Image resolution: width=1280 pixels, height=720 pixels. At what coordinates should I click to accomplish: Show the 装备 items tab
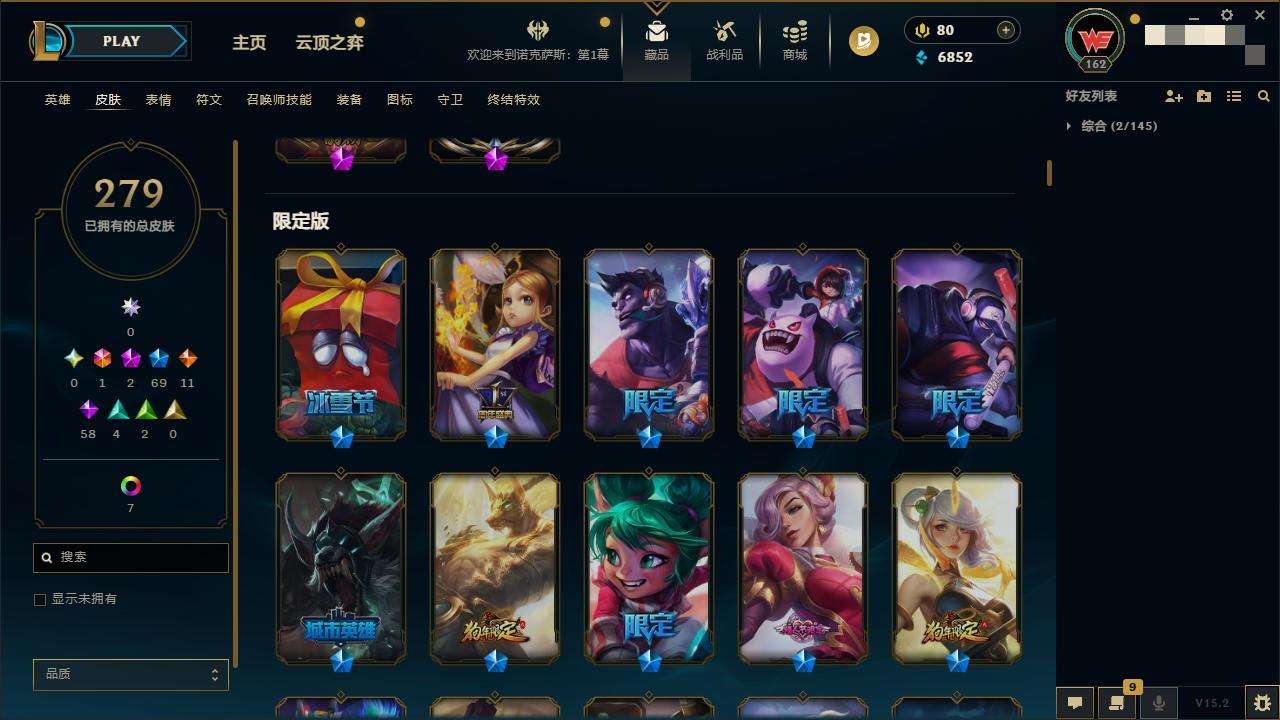pos(349,100)
